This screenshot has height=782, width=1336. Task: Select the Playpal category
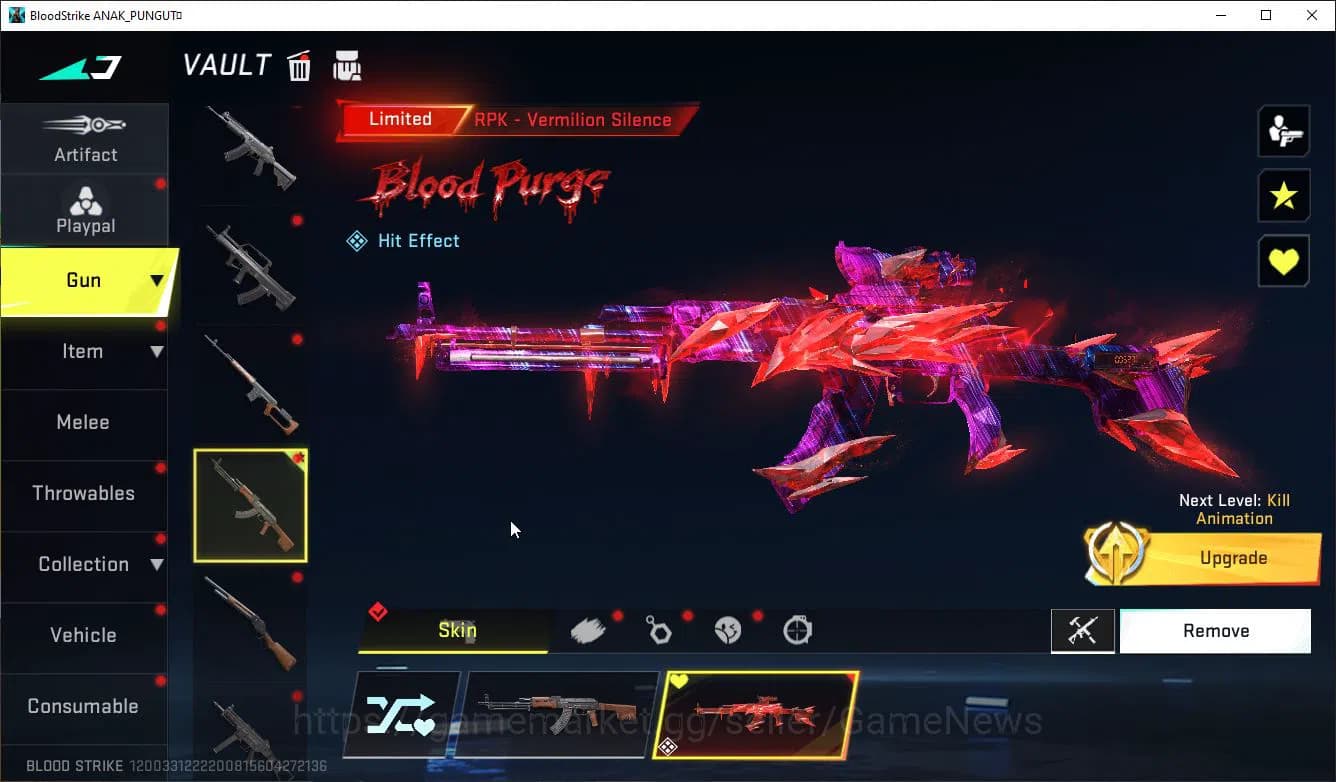pos(85,209)
